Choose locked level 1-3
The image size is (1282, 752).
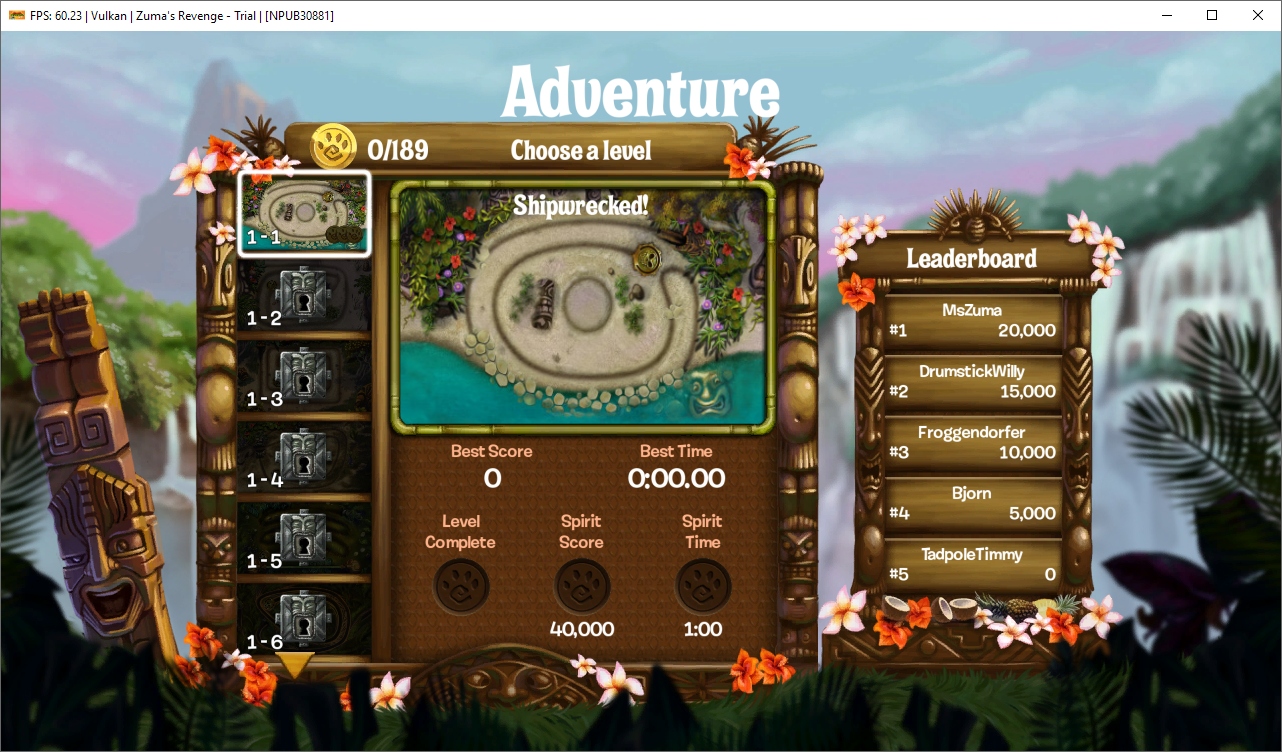click(x=304, y=377)
